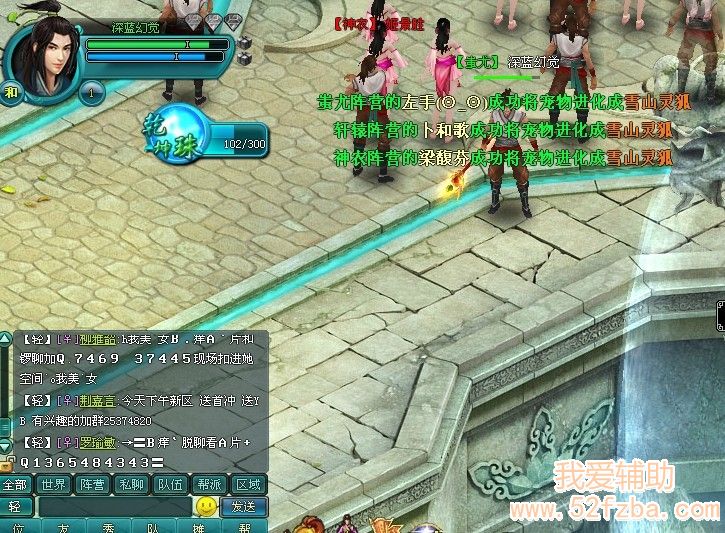Show the 队伍 team chat tab
This screenshot has height=533, width=725.
click(x=169, y=484)
